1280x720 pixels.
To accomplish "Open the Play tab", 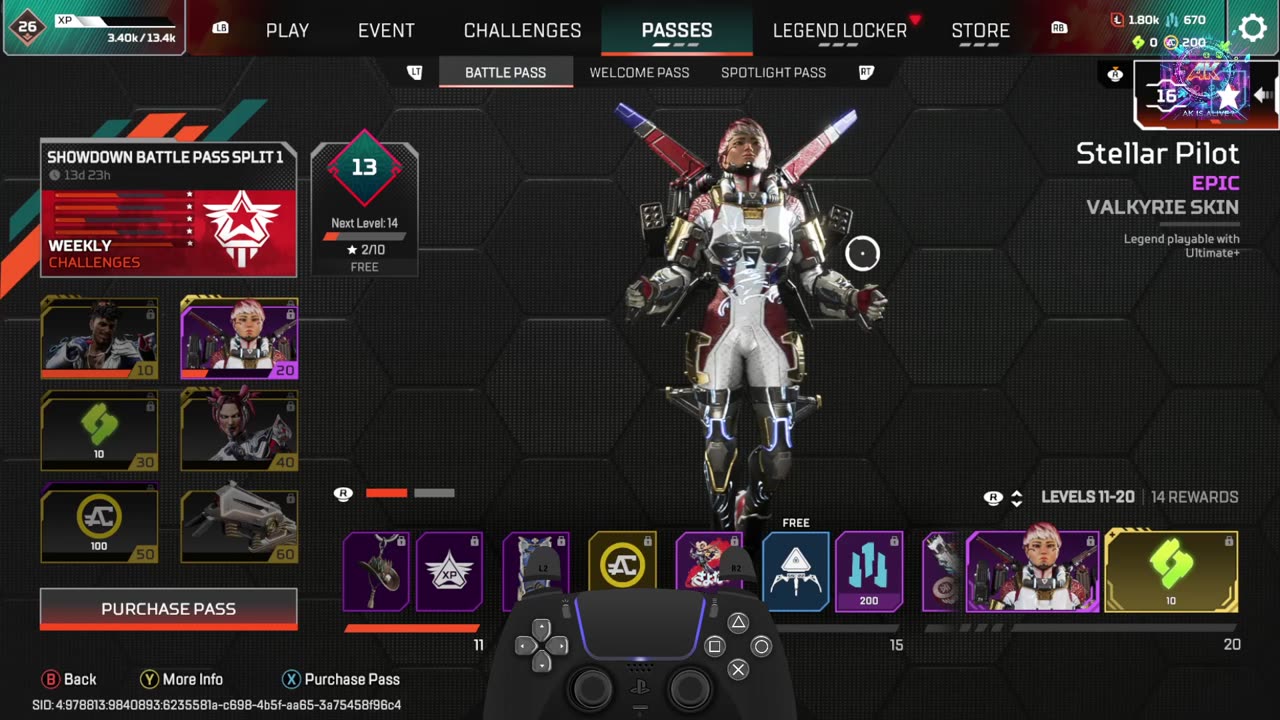I will pos(287,30).
